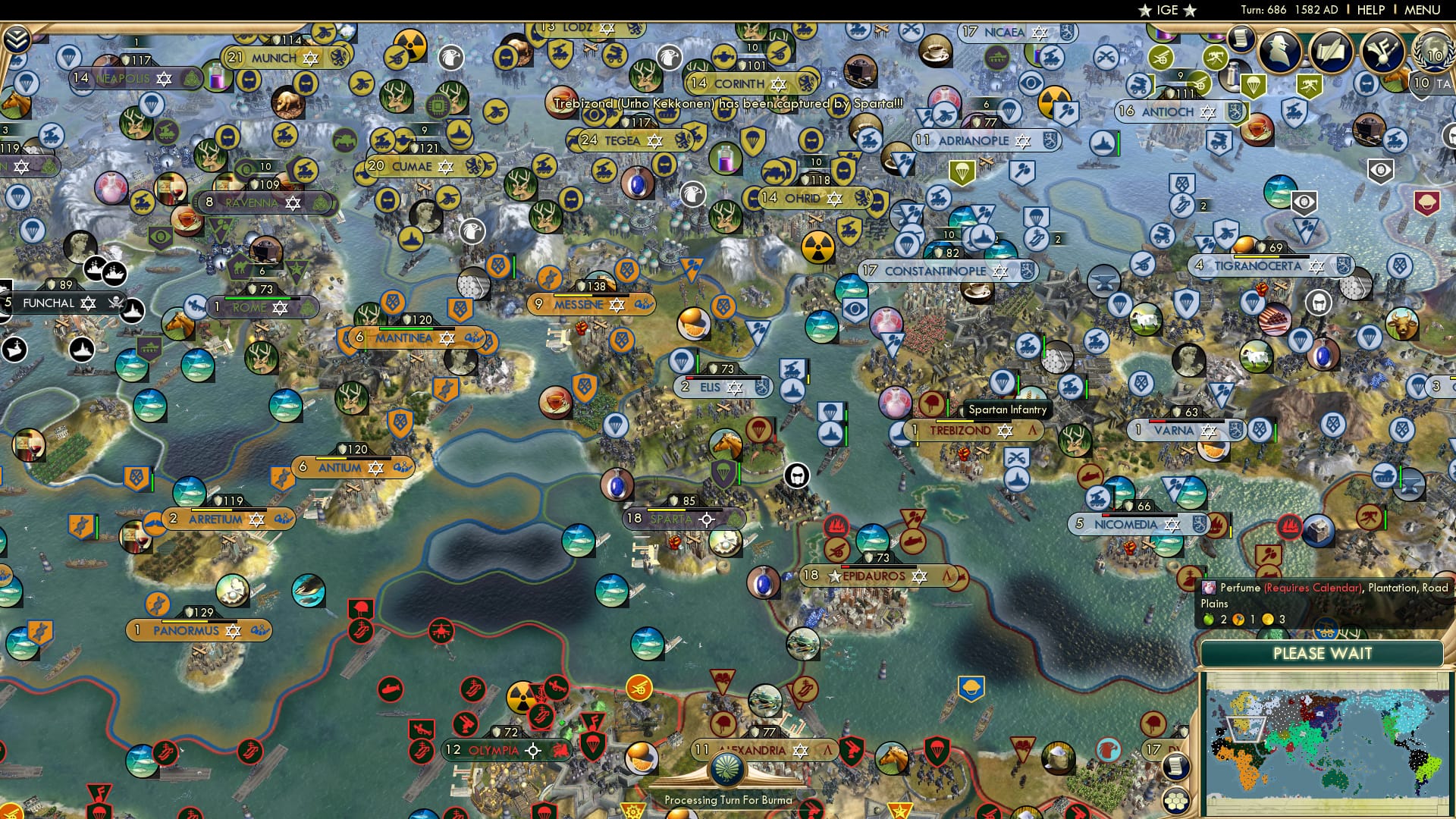
Task: Open the Espionage overview spy icon
Action: pyautogui.click(x=1280, y=50)
